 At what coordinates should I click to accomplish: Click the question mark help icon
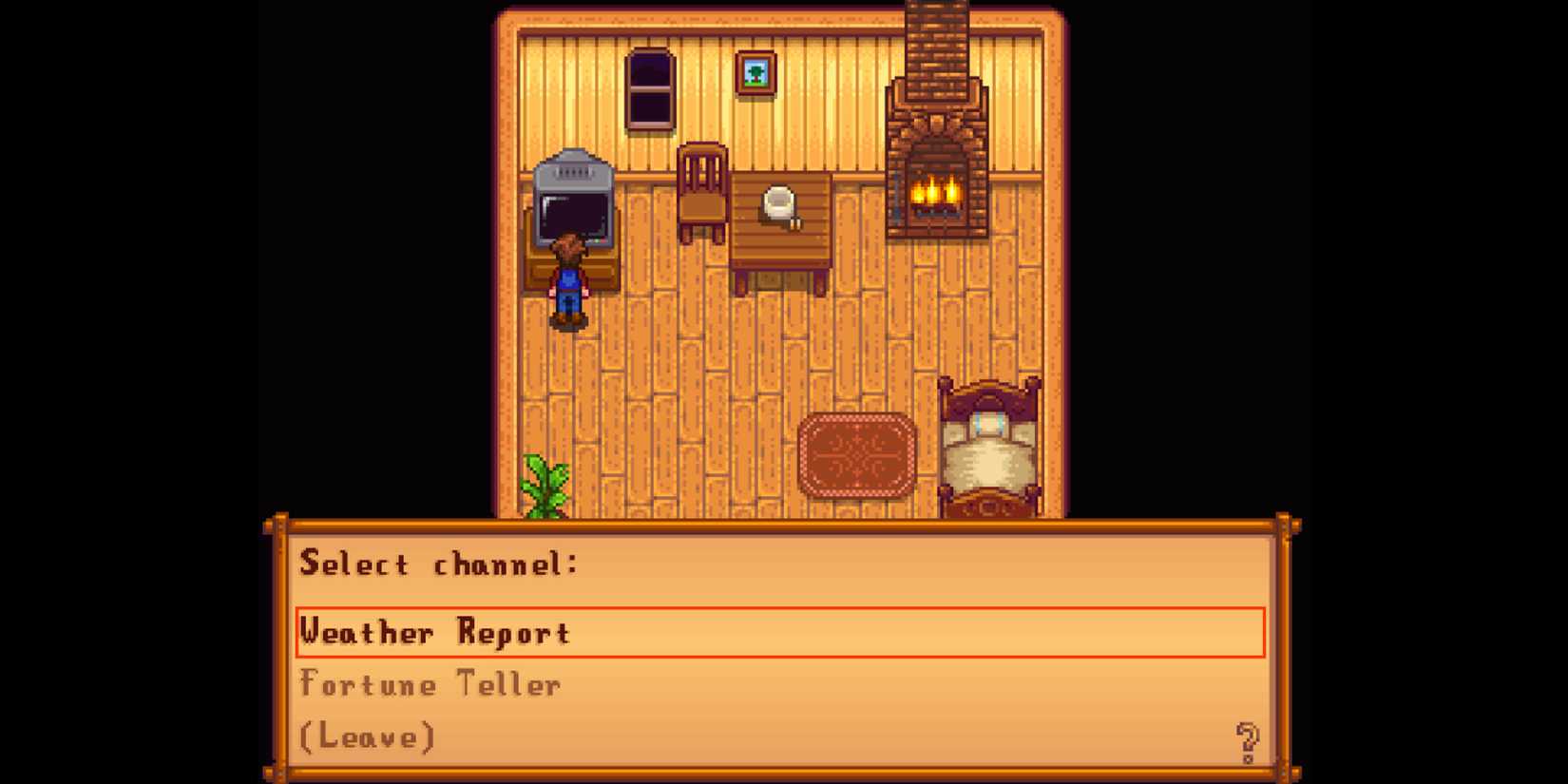point(1248,741)
